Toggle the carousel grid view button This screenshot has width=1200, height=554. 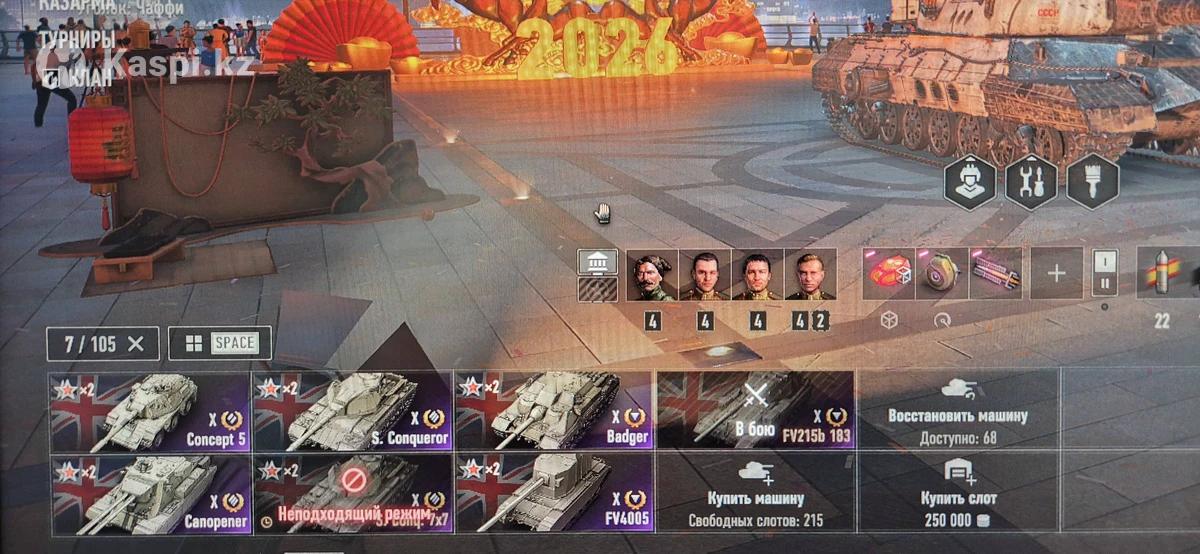tap(219, 344)
